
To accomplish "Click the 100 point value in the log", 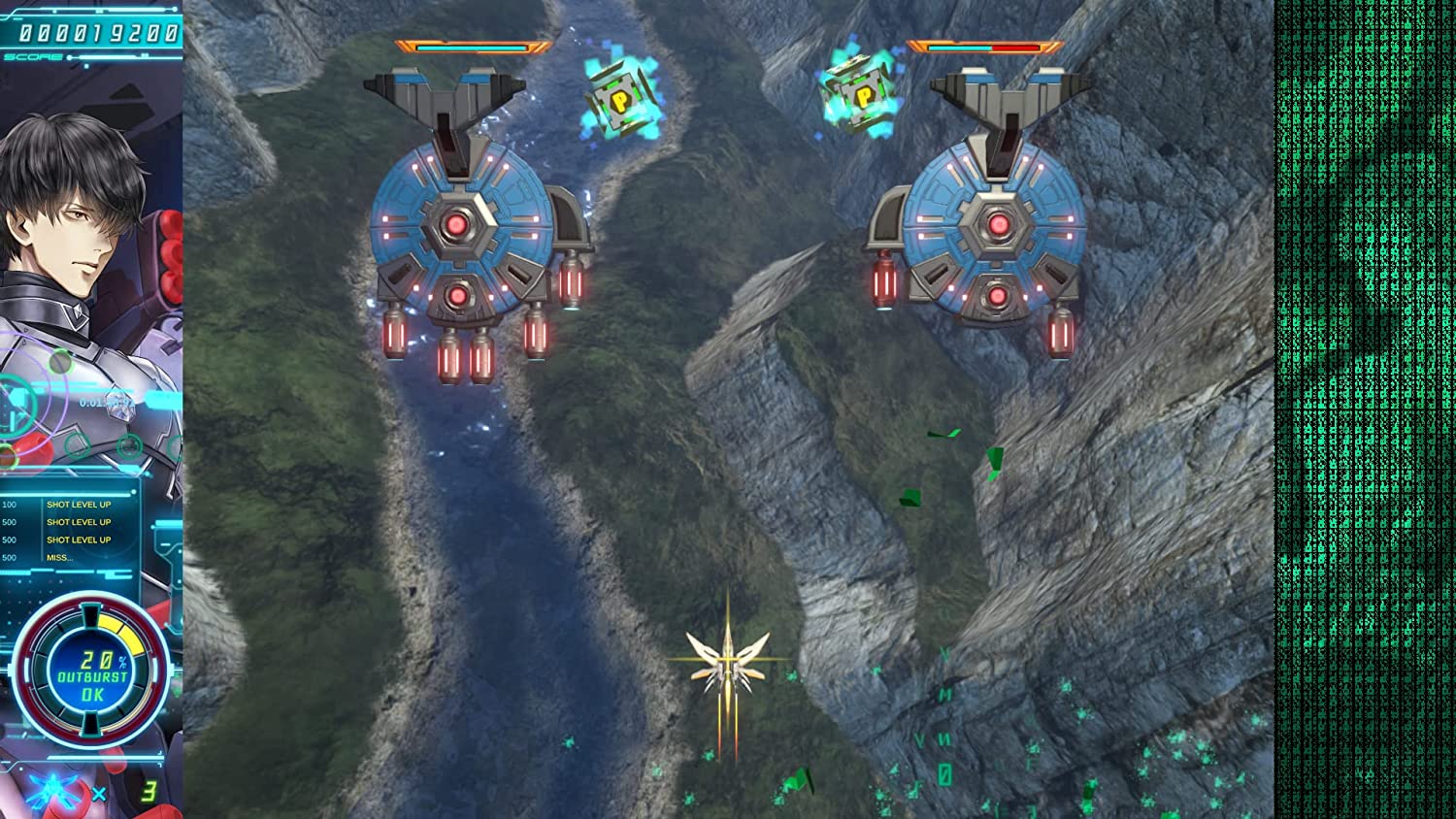I will click(x=8, y=504).
